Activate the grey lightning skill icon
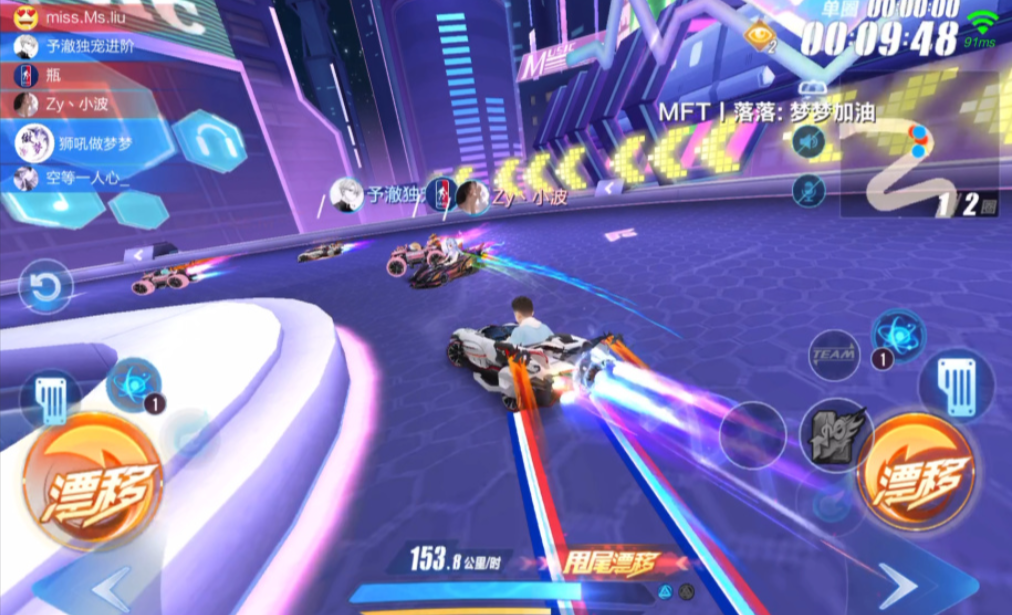The height and width of the screenshot is (615, 1012). 836,436
